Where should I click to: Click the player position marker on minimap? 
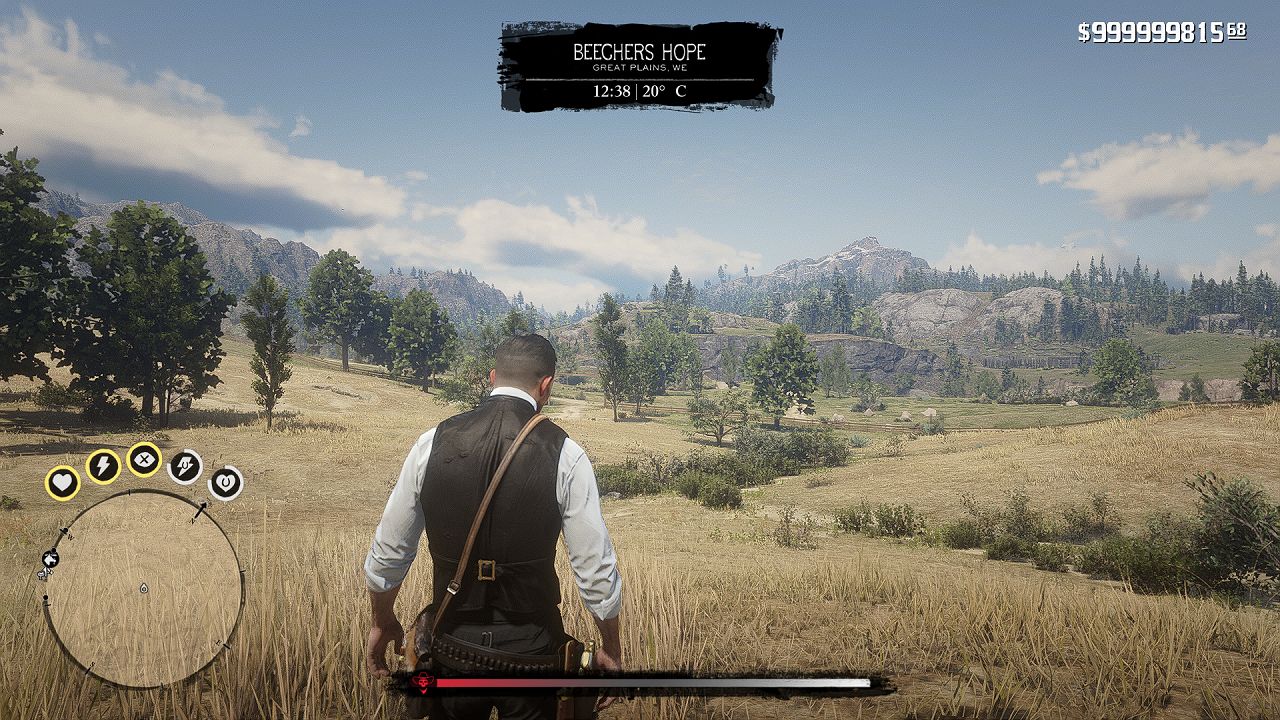pyautogui.click(x=144, y=588)
